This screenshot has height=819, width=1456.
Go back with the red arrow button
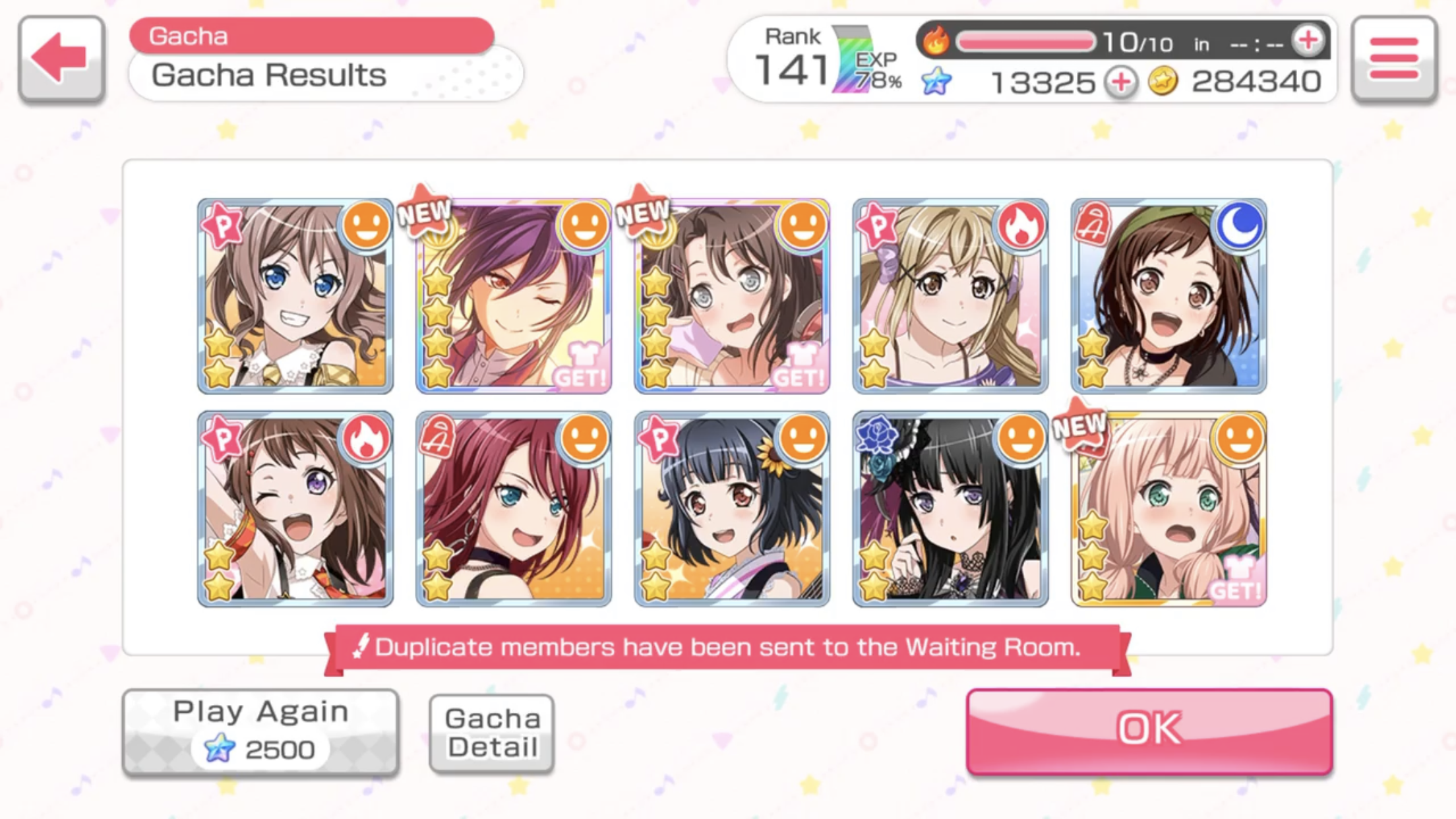61,59
